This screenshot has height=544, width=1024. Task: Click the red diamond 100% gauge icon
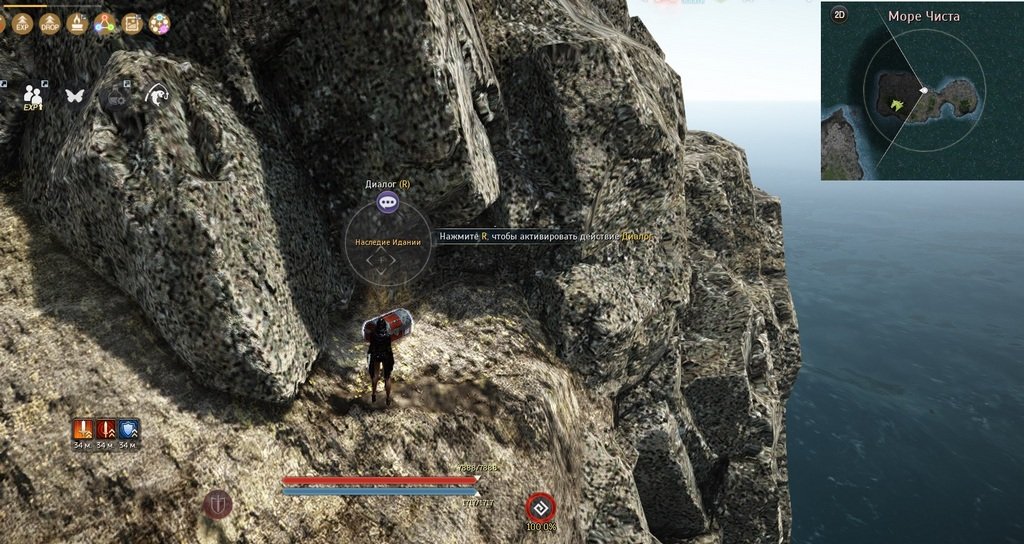click(x=540, y=506)
